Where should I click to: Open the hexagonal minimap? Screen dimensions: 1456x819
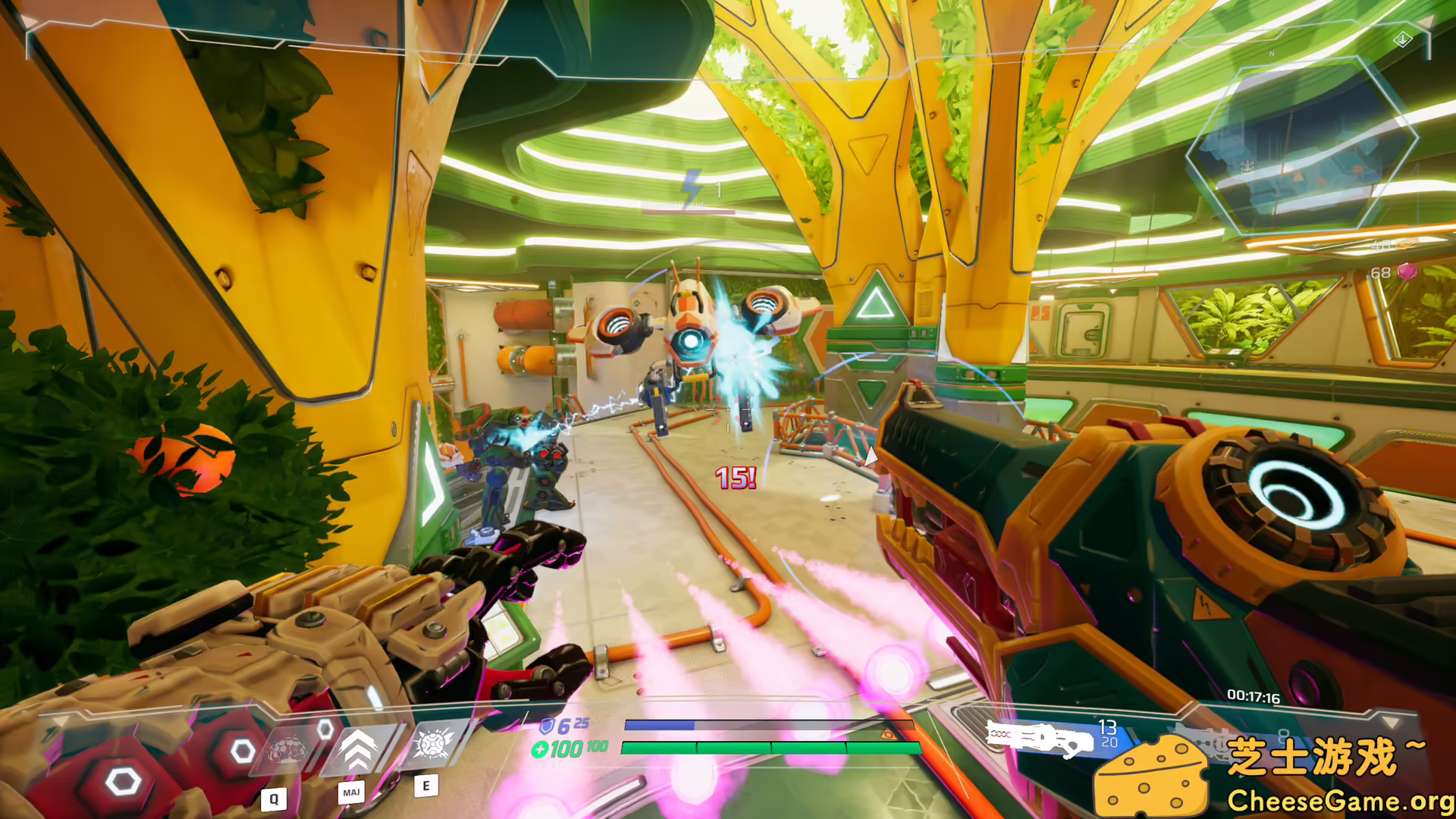point(1300,146)
